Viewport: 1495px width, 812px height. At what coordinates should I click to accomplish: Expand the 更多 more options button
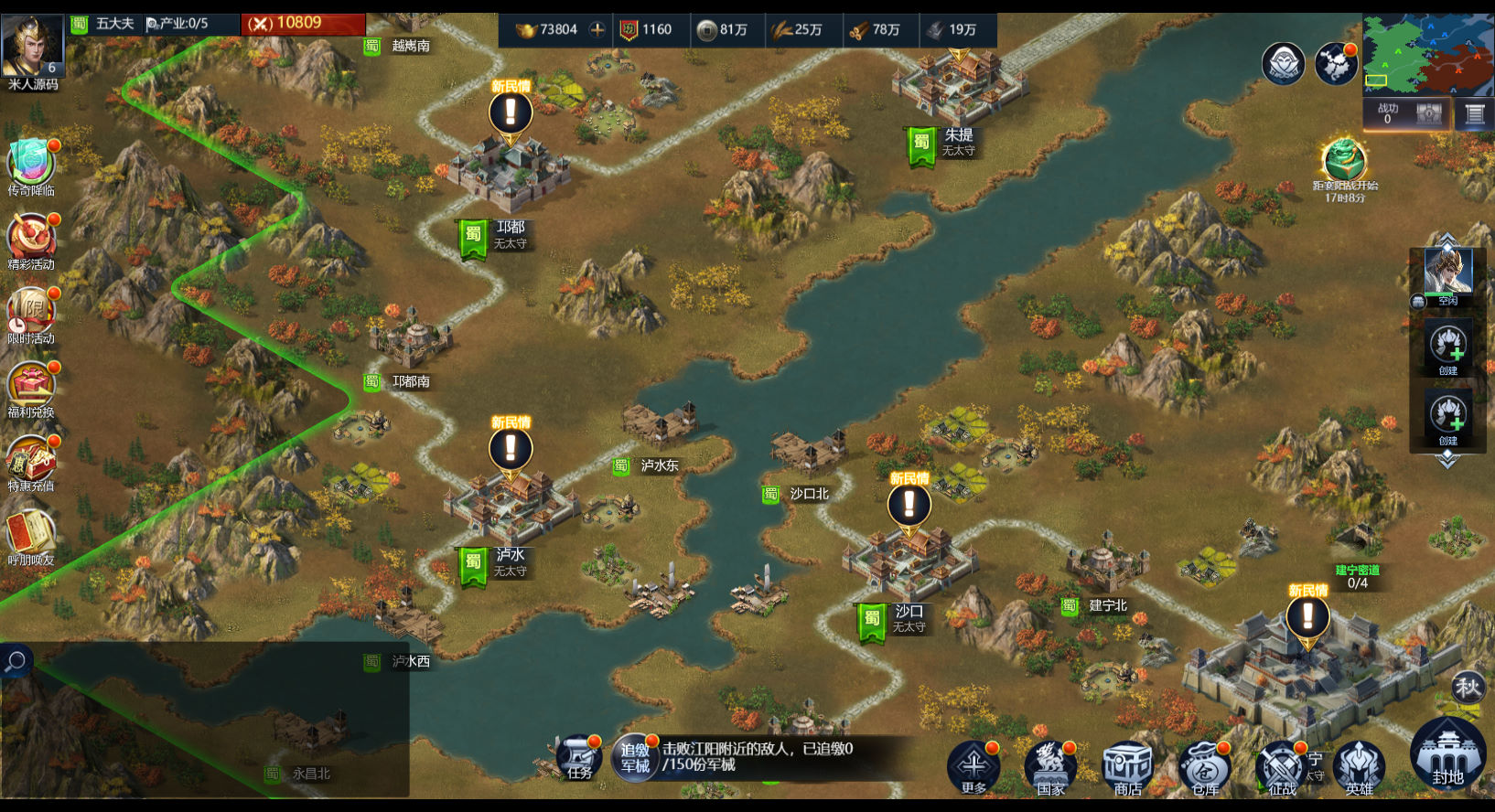coord(973,766)
